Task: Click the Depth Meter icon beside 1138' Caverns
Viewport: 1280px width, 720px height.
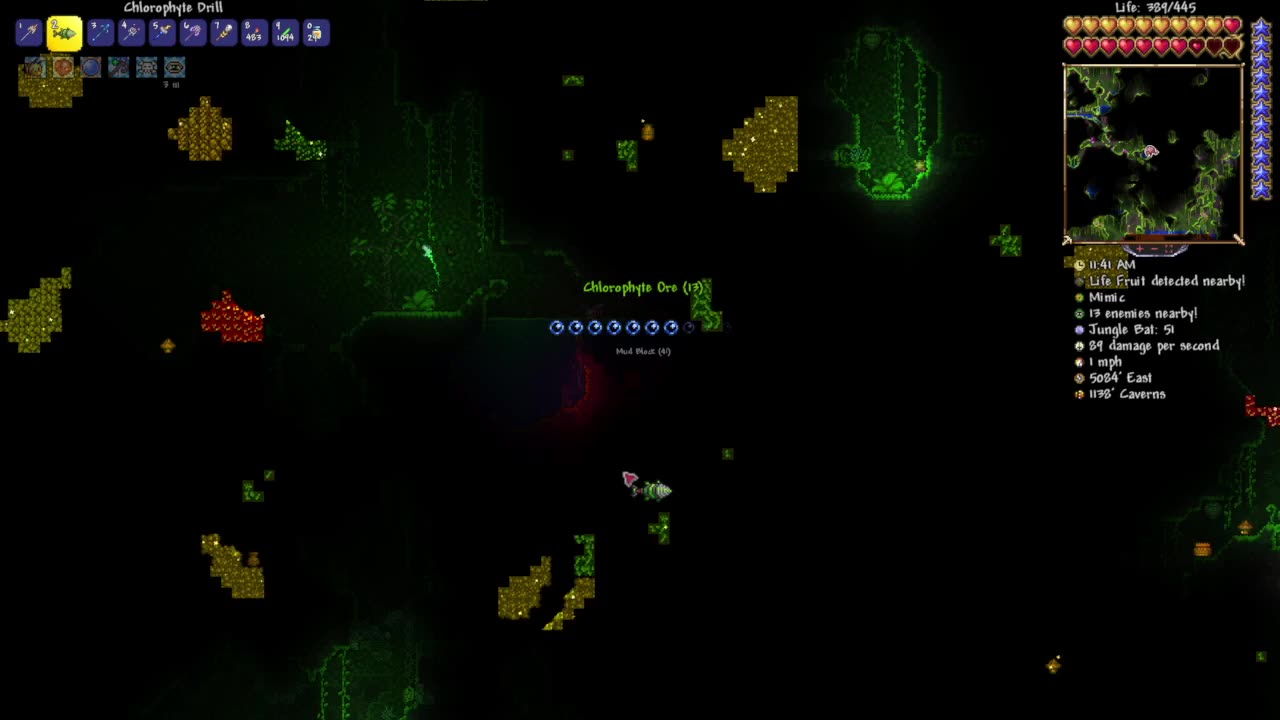Action: coord(1079,394)
